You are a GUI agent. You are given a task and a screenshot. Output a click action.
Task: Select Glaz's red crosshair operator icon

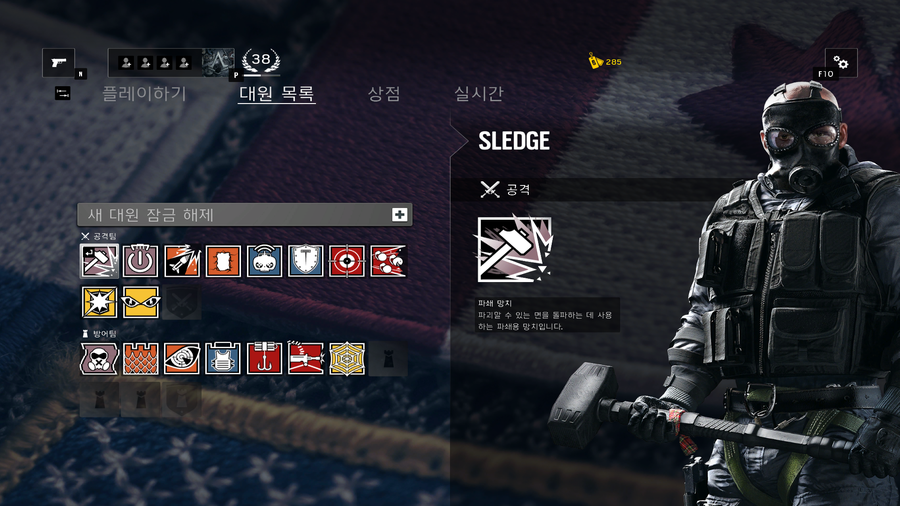pyautogui.click(x=347, y=261)
